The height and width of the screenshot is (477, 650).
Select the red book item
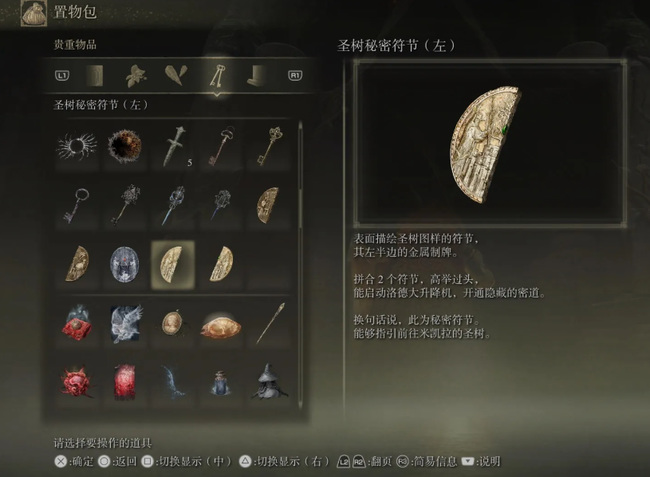coord(123,380)
